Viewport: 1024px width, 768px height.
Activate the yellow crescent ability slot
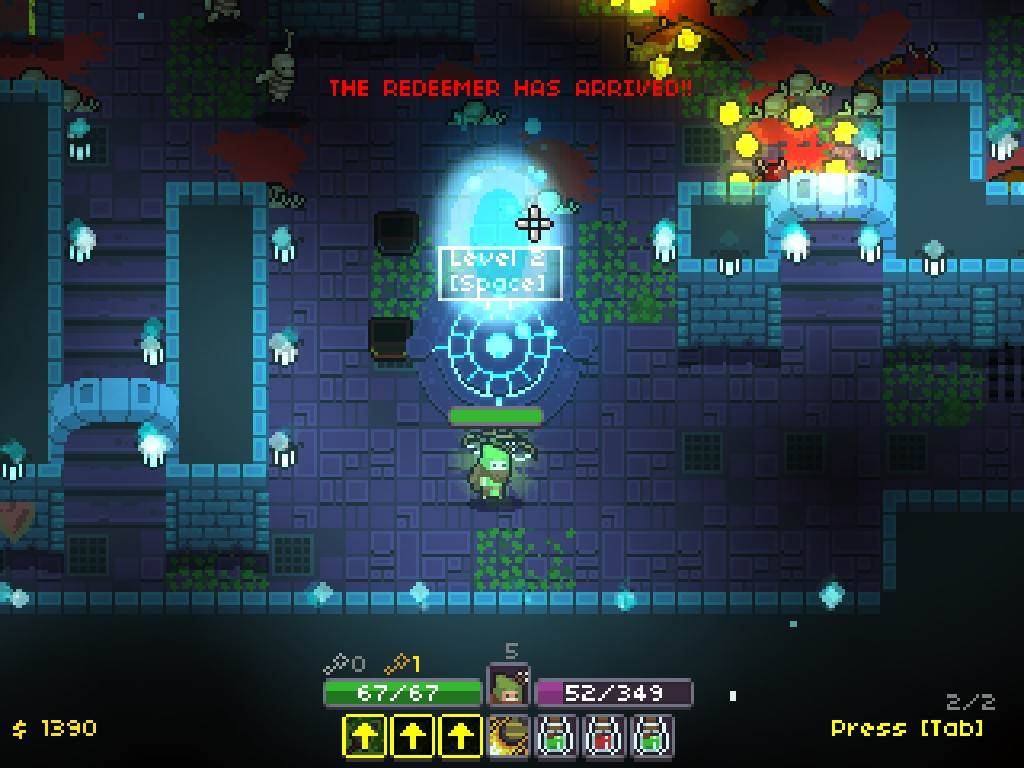(x=508, y=737)
